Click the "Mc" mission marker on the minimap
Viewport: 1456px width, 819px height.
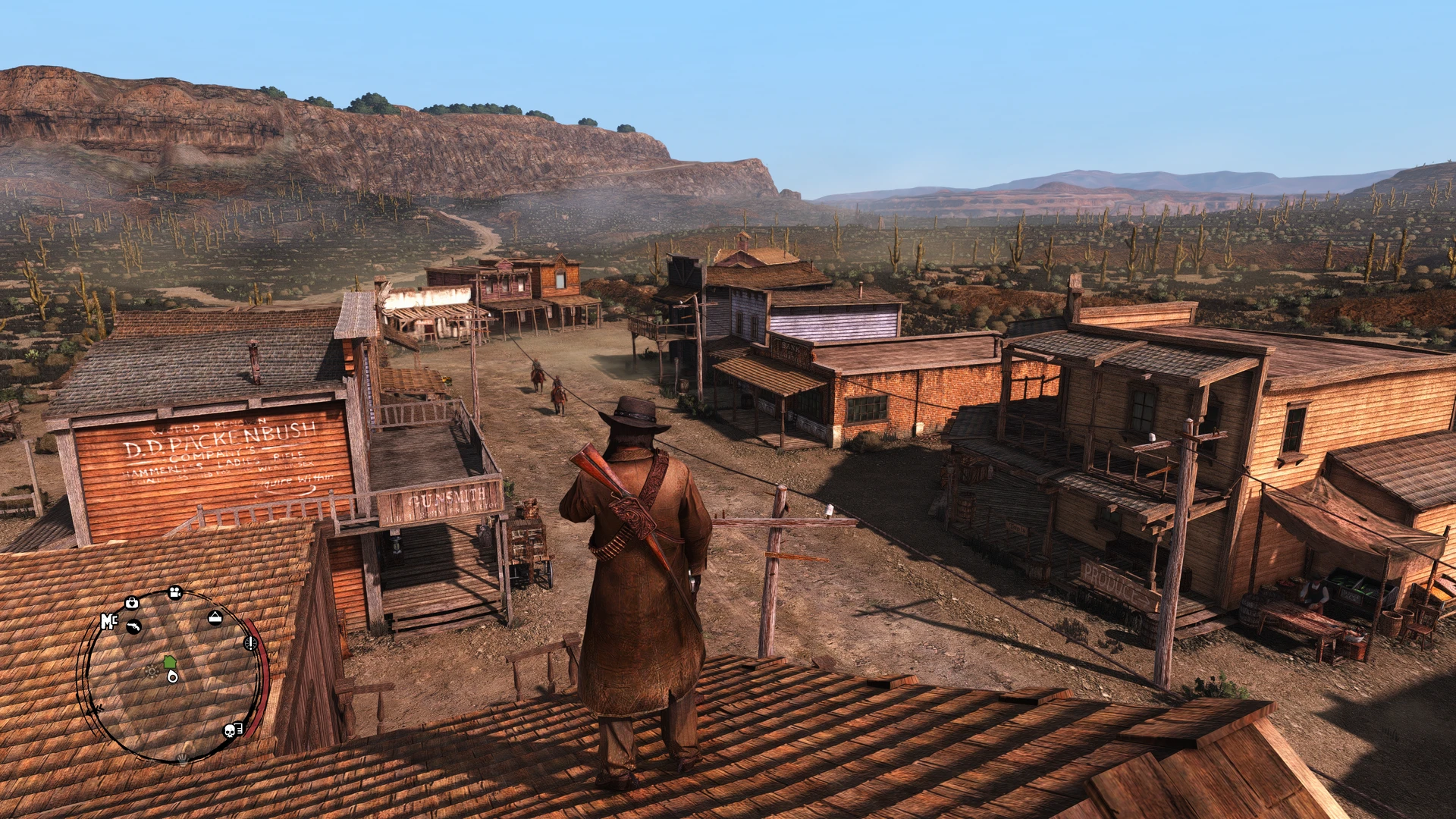[x=109, y=622]
